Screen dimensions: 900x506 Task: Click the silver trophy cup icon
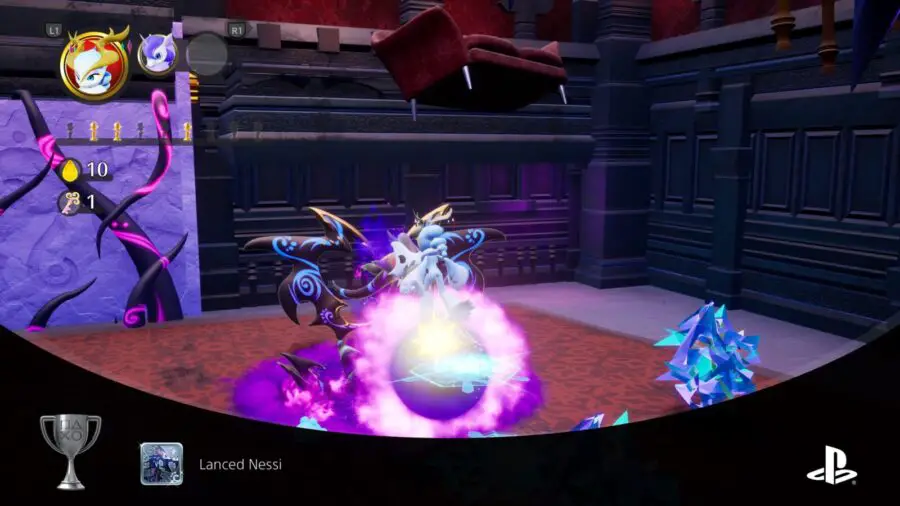[x=70, y=451]
